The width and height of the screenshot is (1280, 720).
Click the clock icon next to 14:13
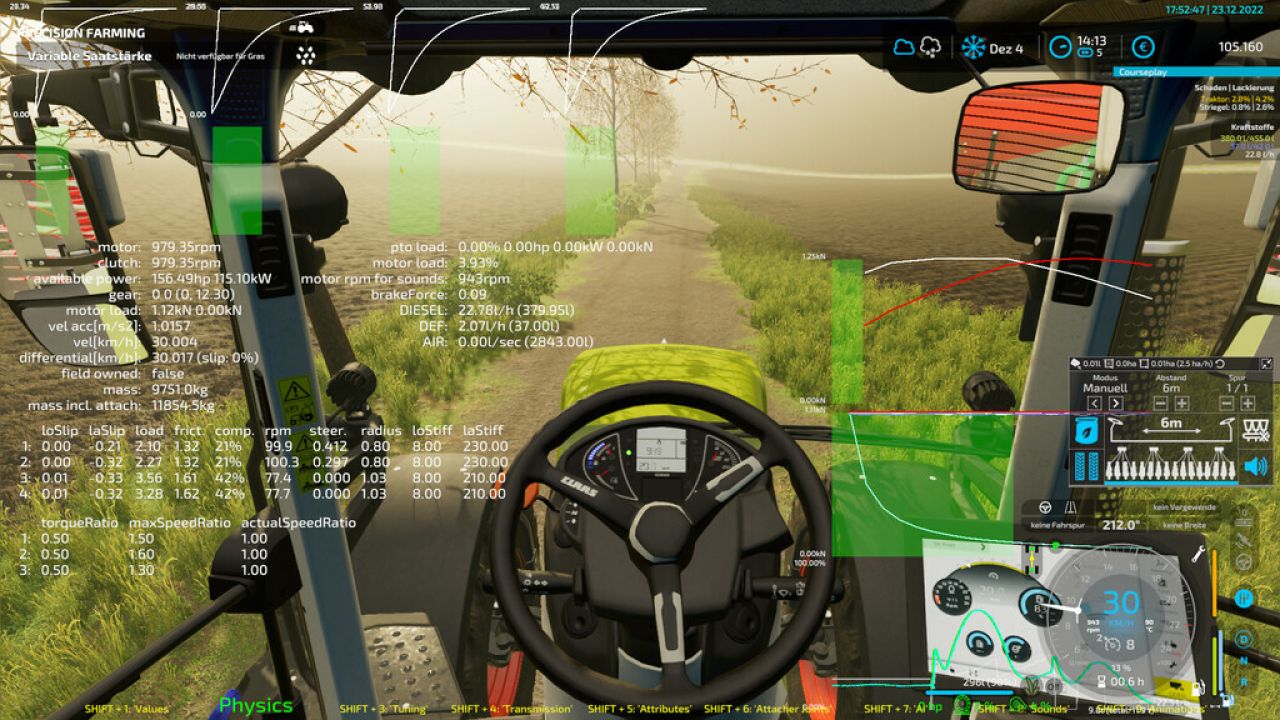coord(1060,47)
